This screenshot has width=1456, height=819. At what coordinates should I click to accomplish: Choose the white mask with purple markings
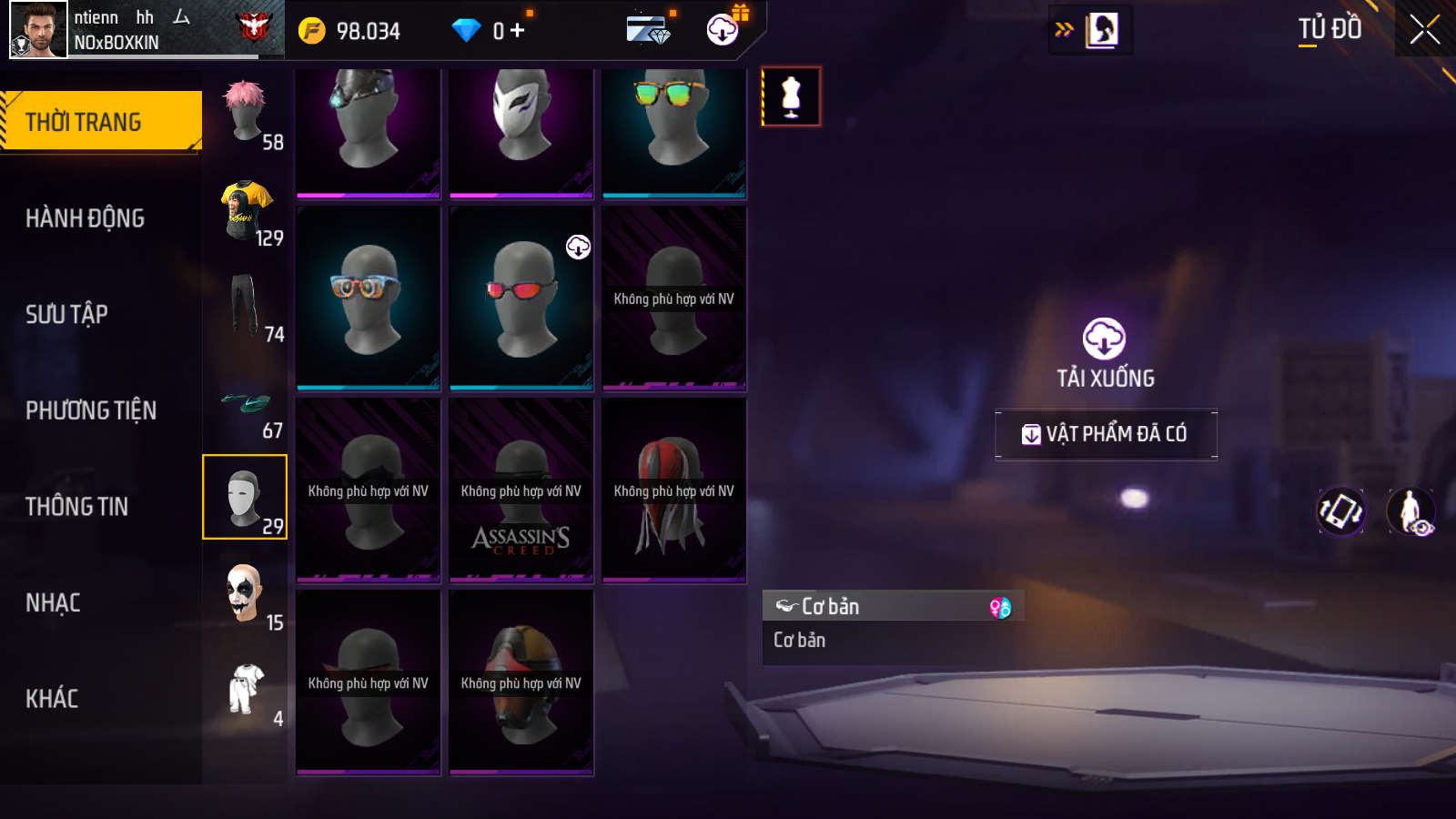521,127
